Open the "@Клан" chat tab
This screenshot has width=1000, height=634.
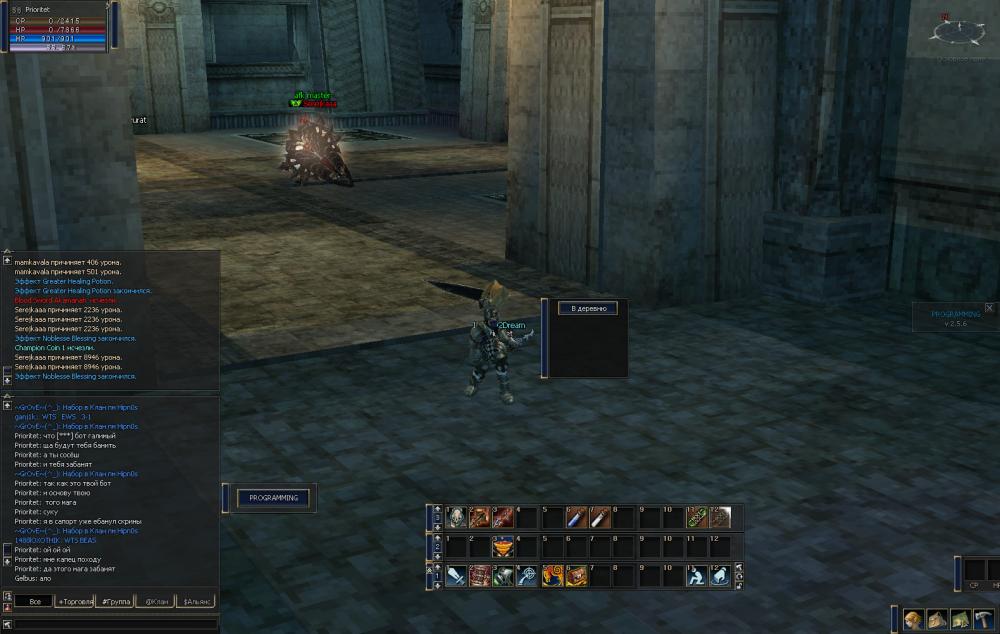[x=156, y=601]
